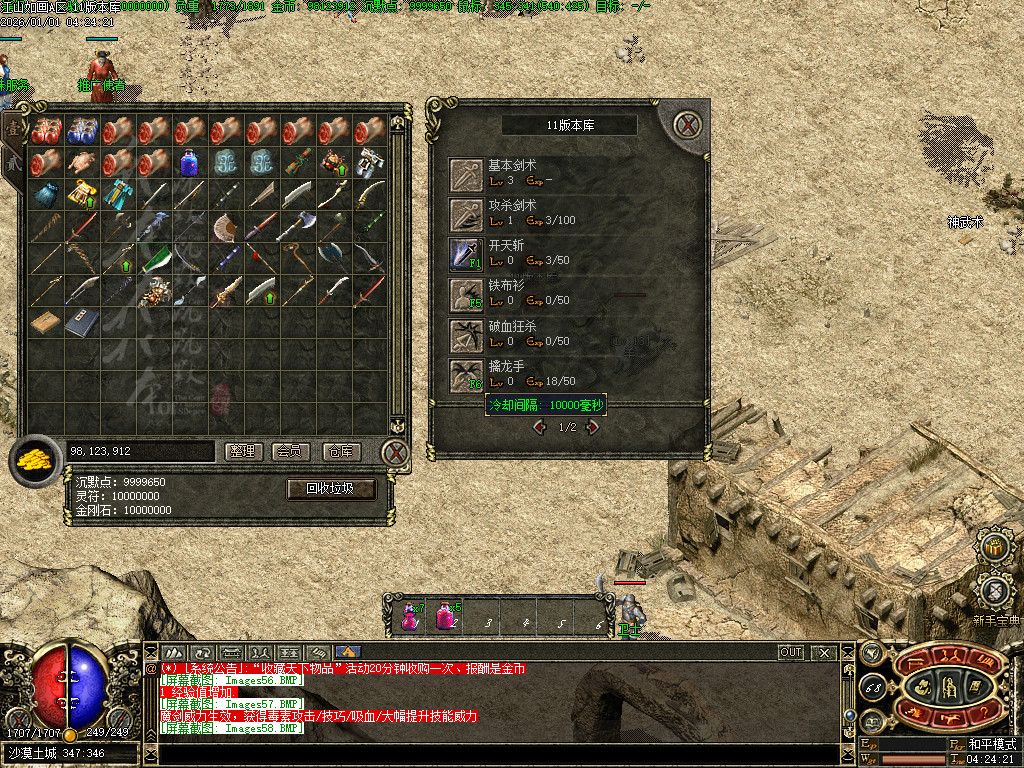Image resolution: width=1024 pixels, height=768 pixels.
Task: Use the pink potion in hotbar slot 1
Action: point(409,615)
